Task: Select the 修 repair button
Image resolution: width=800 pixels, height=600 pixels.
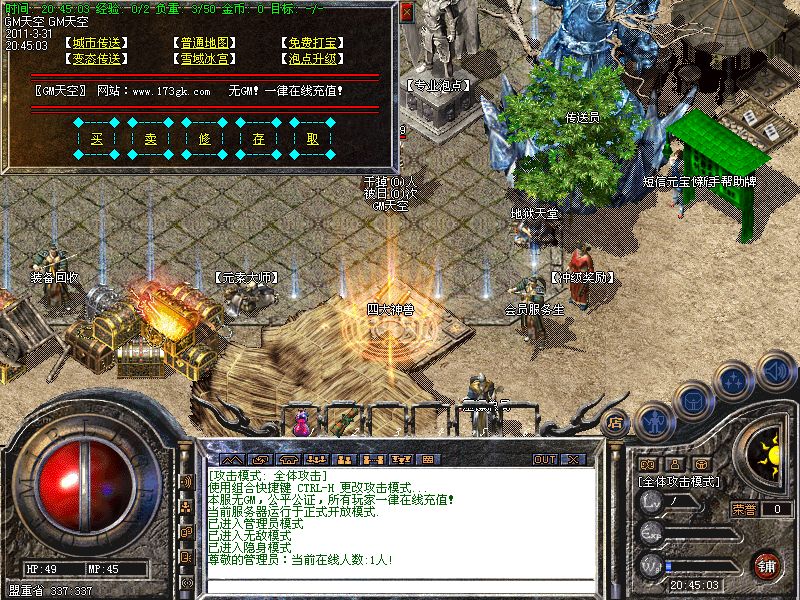Action: 205,139
